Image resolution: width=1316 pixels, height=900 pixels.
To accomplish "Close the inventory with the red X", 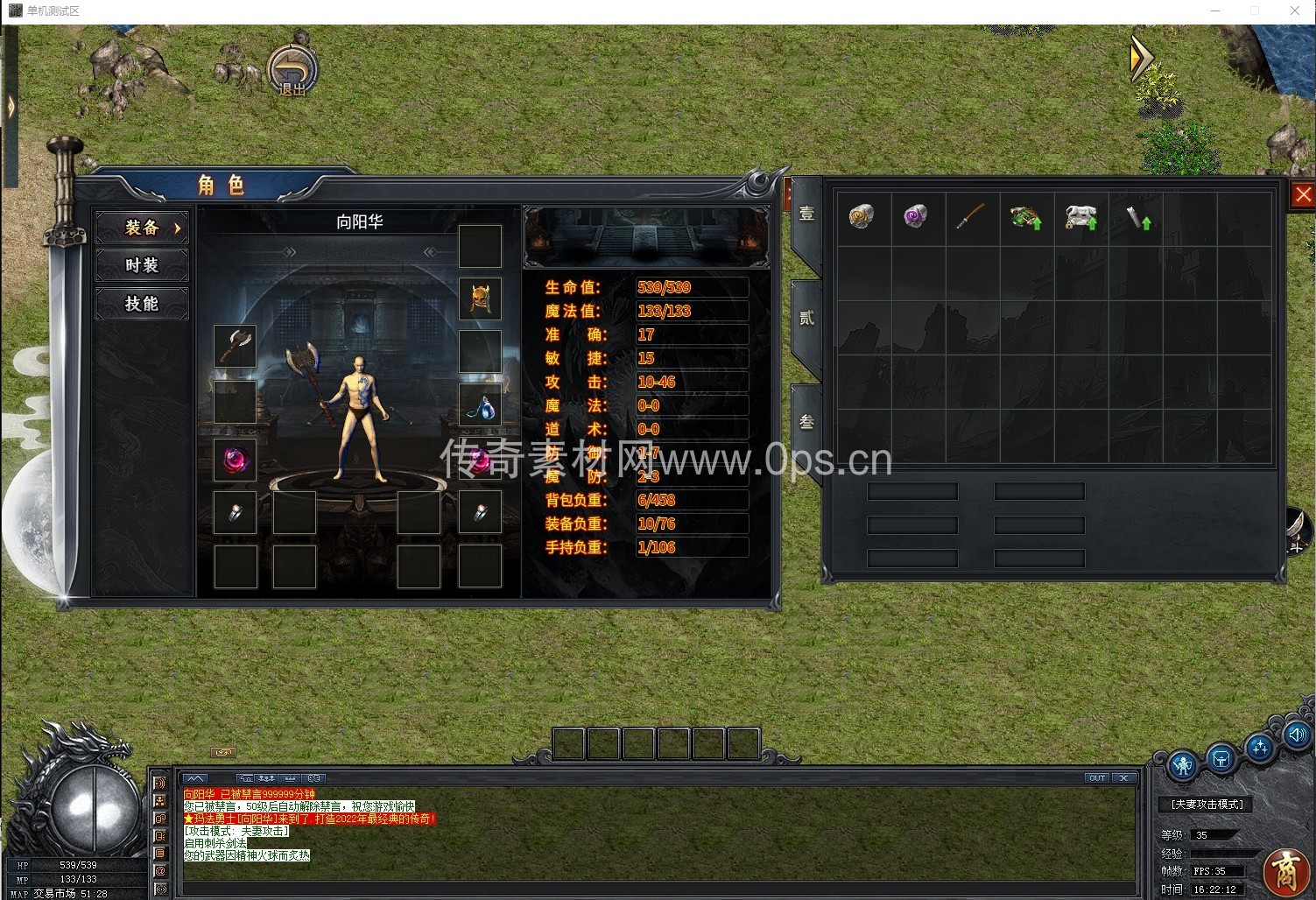I will (1303, 195).
